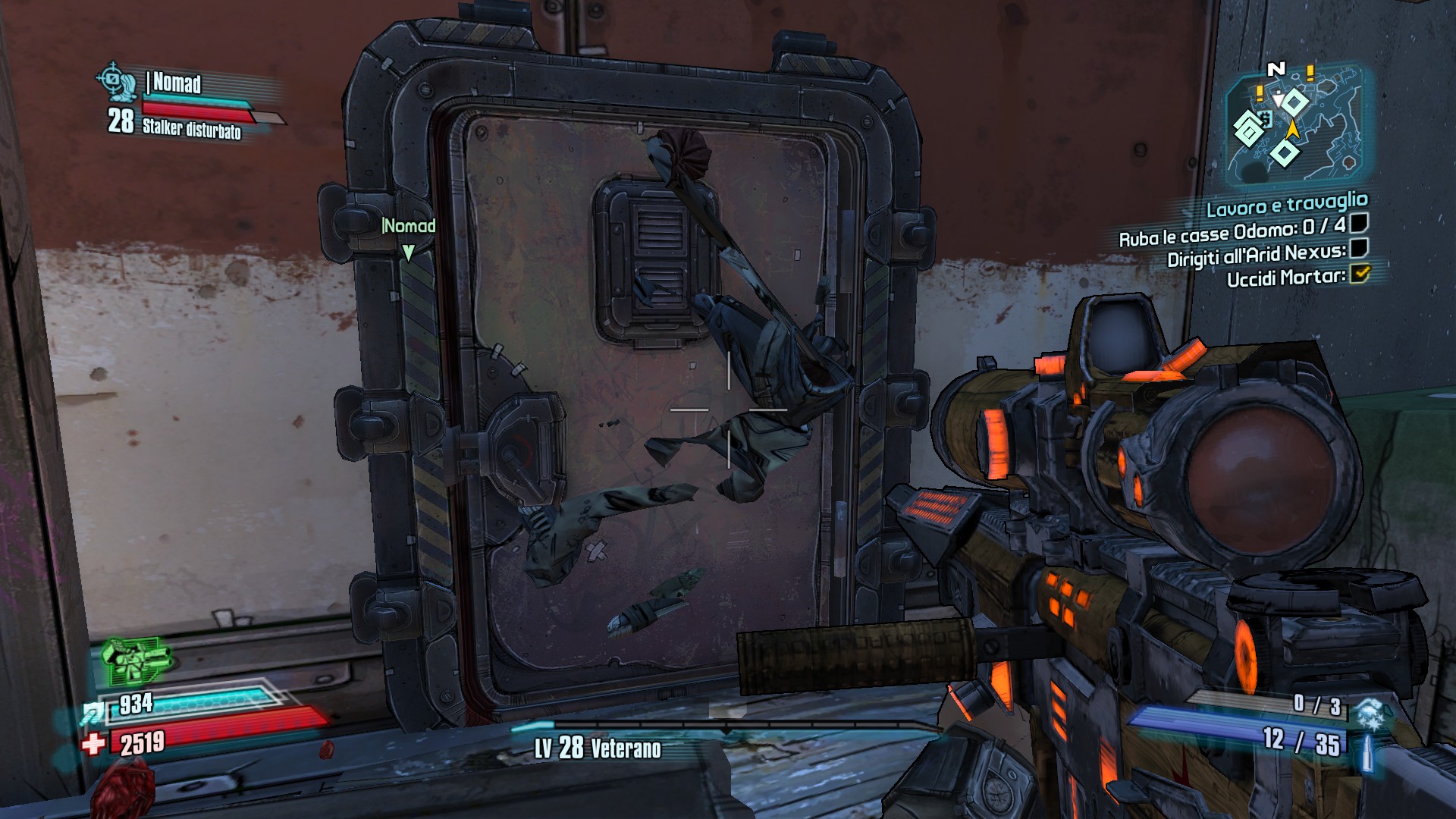The width and height of the screenshot is (1456, 819).
Task: Click the "Dirigiti all'Arid Nexus" objective checkbox
Action: pyautogui.click(x=1359, y=248)
